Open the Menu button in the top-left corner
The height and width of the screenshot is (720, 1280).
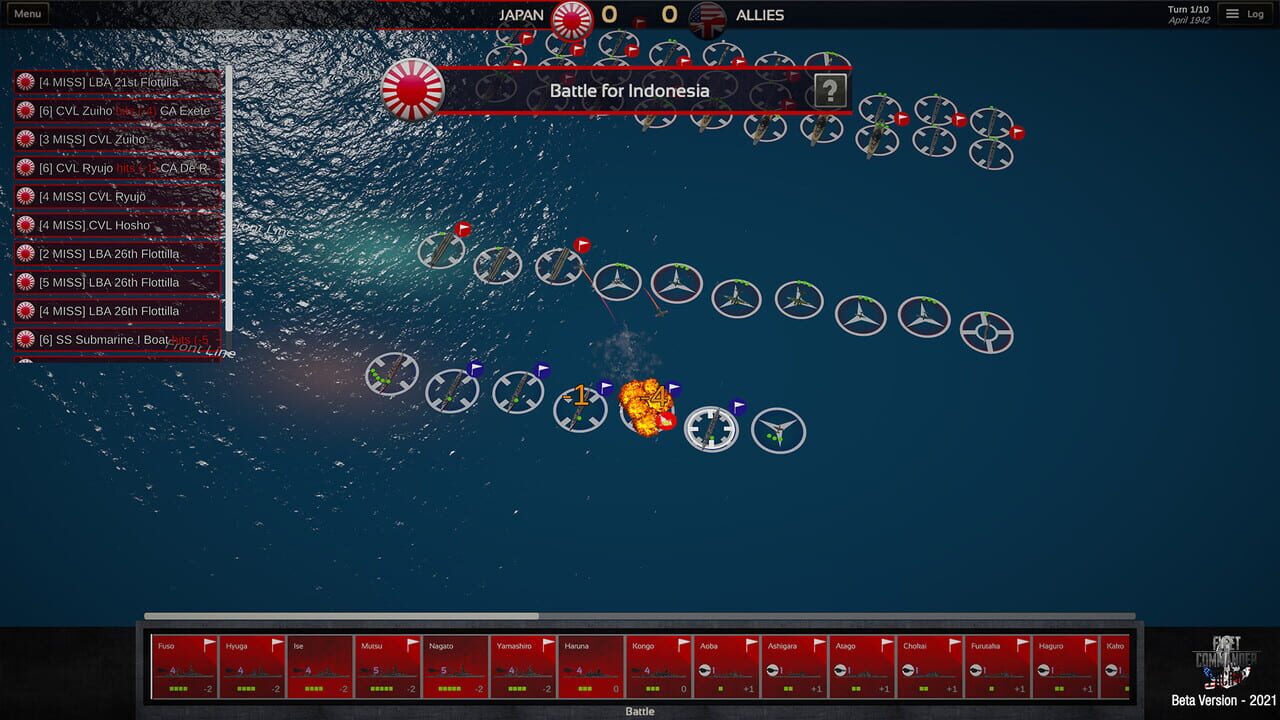click(27, 13)
